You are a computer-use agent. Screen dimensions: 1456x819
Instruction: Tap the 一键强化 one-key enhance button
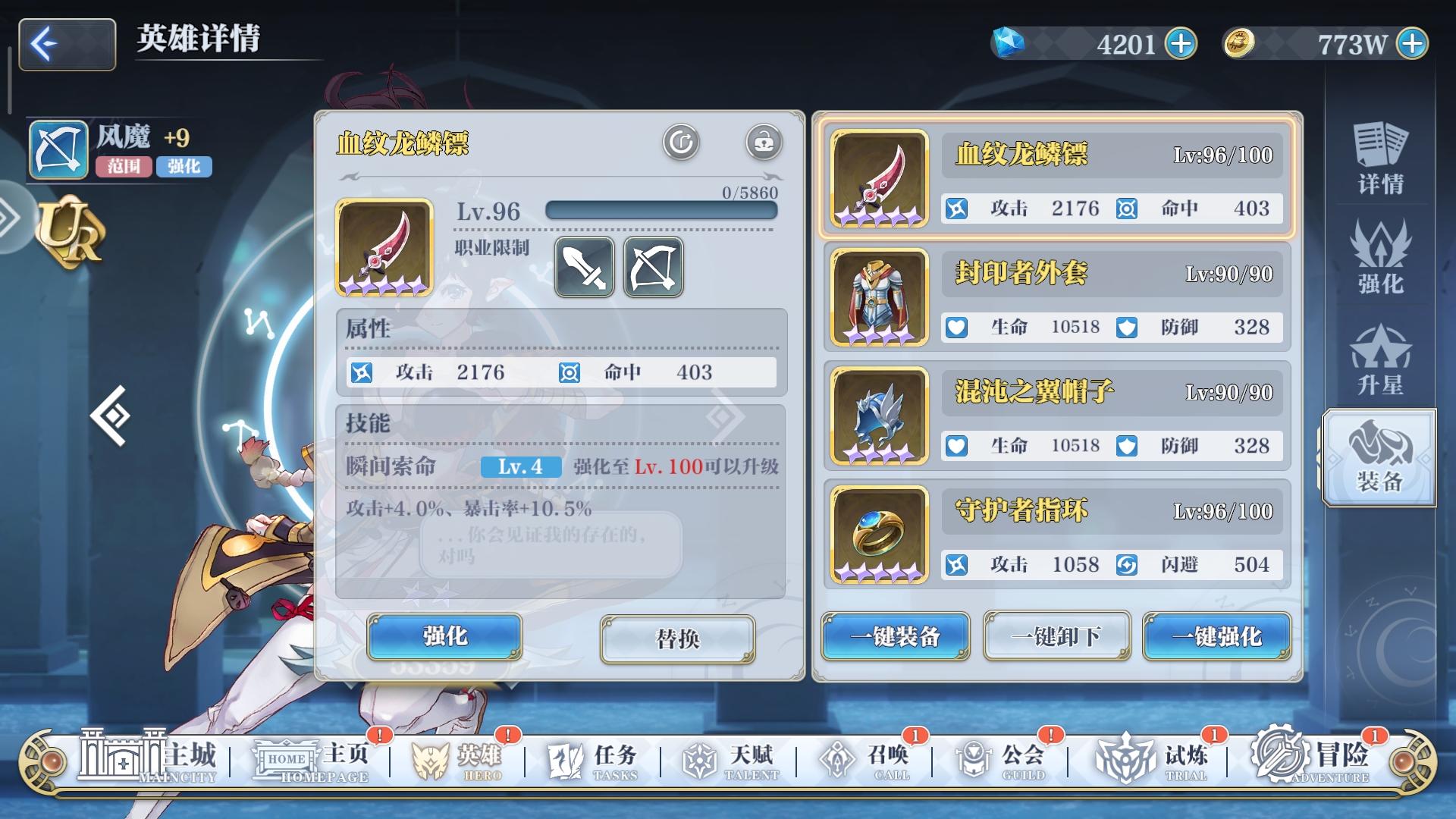(x=1216, y=637)
